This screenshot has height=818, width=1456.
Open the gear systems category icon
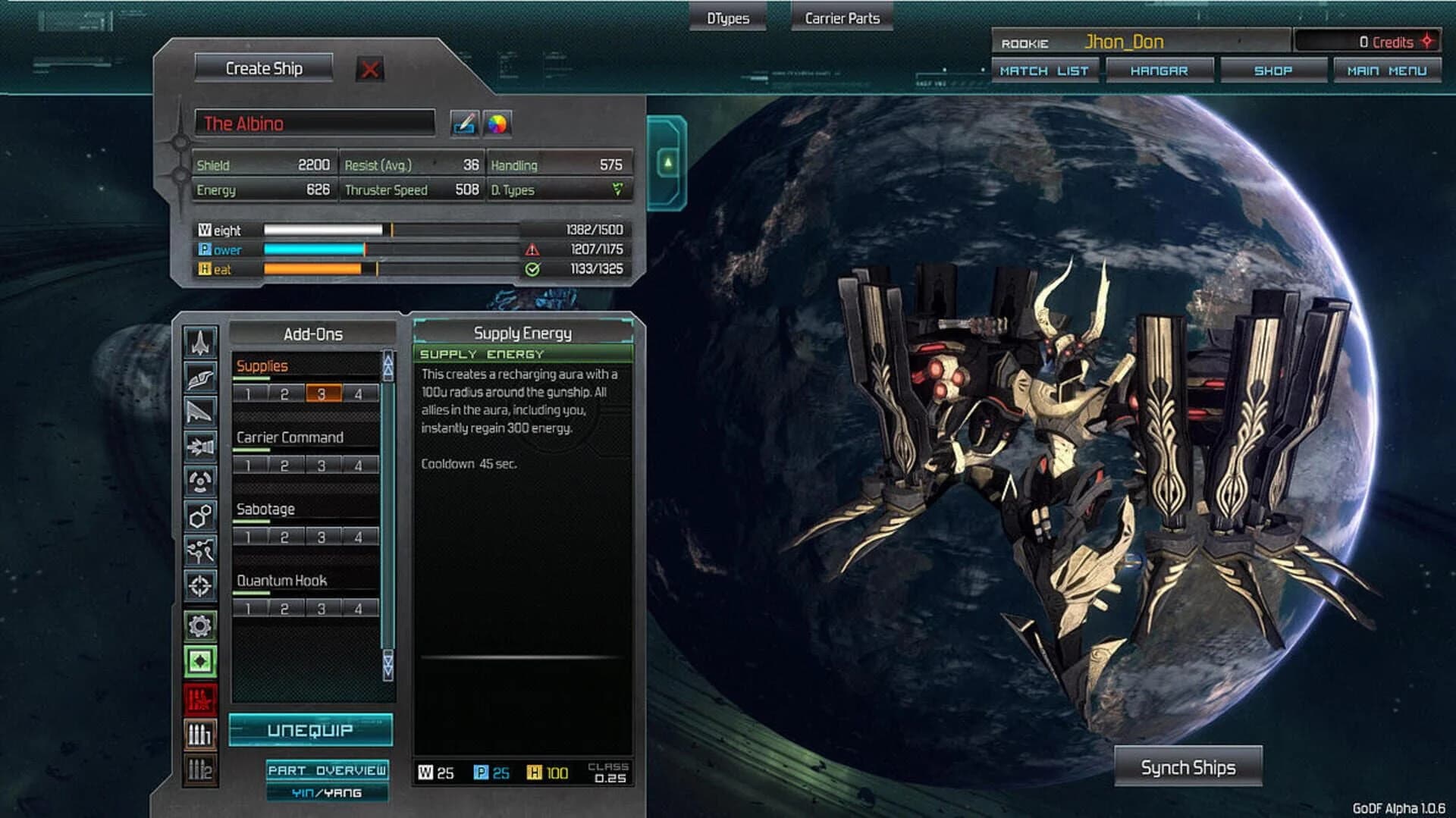pyautogui.click(x=199, y=625)
